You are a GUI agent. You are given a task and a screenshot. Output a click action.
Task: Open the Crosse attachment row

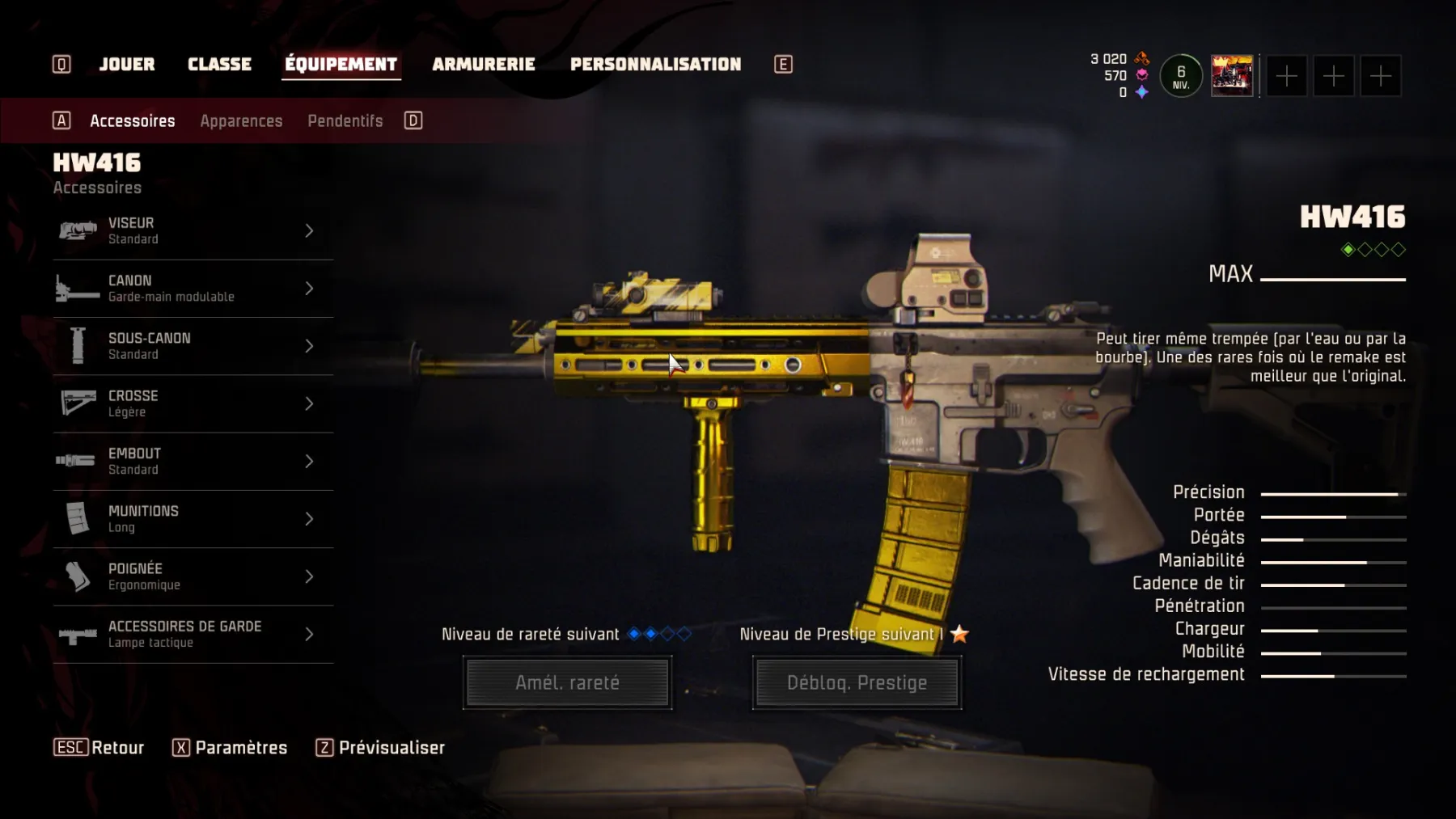click(x=193, y=403)
